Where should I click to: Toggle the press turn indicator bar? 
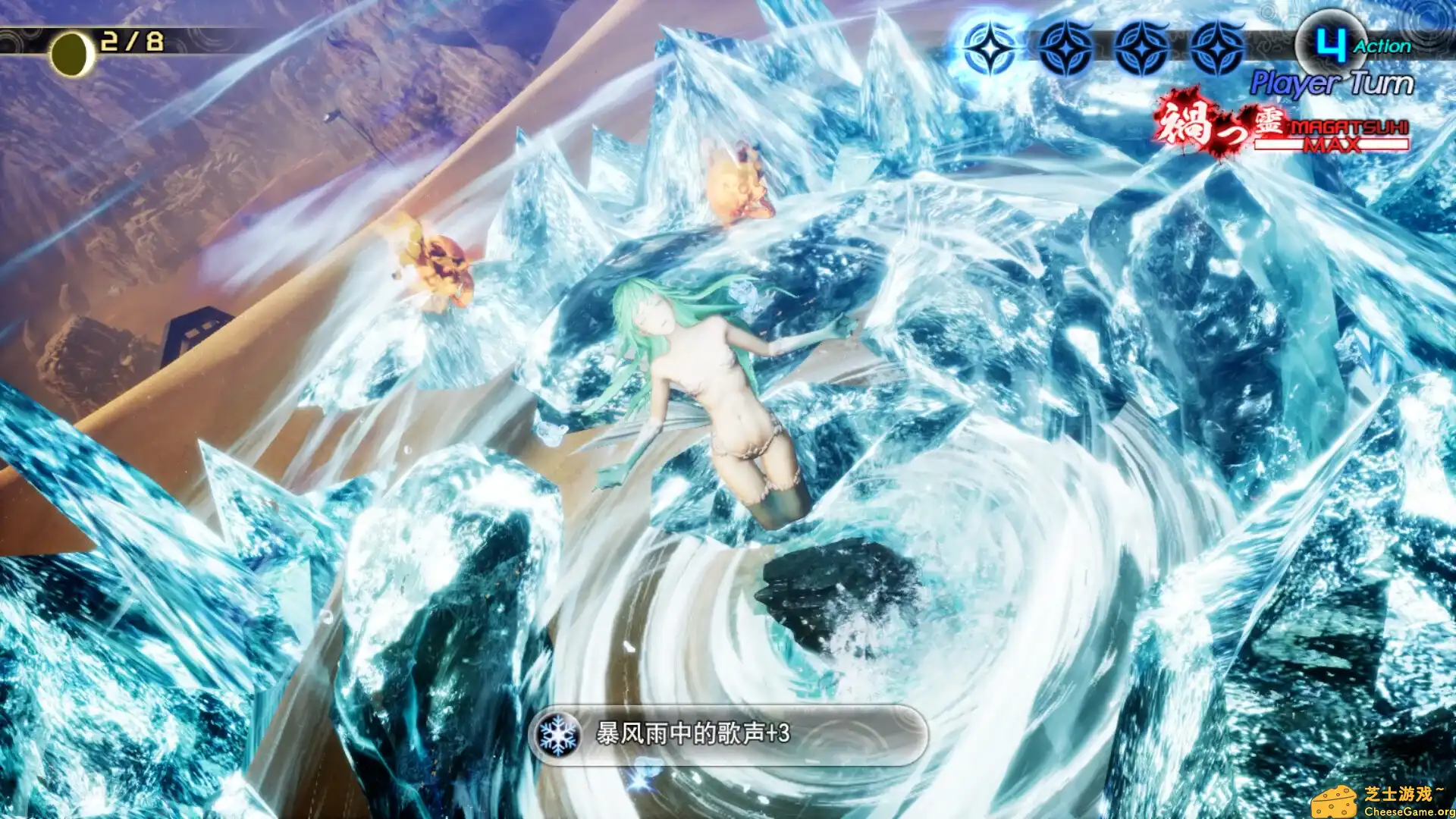pyautogui.click(x=1103, y=47)
